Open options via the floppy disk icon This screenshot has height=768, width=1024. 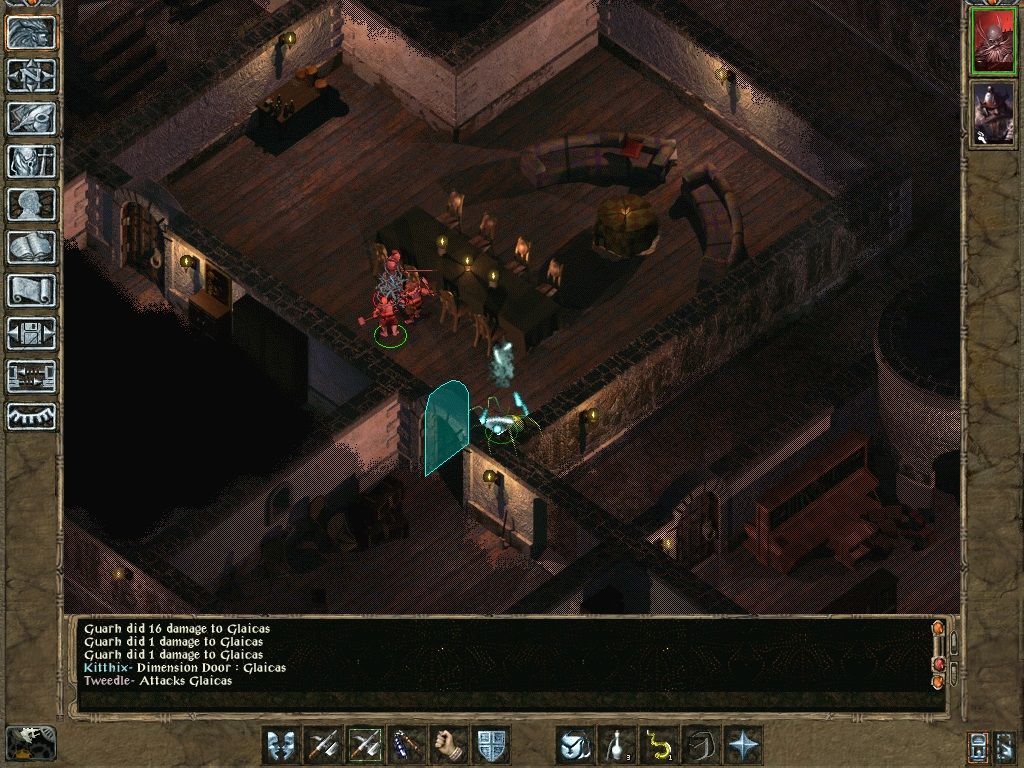tap(31, 333)
